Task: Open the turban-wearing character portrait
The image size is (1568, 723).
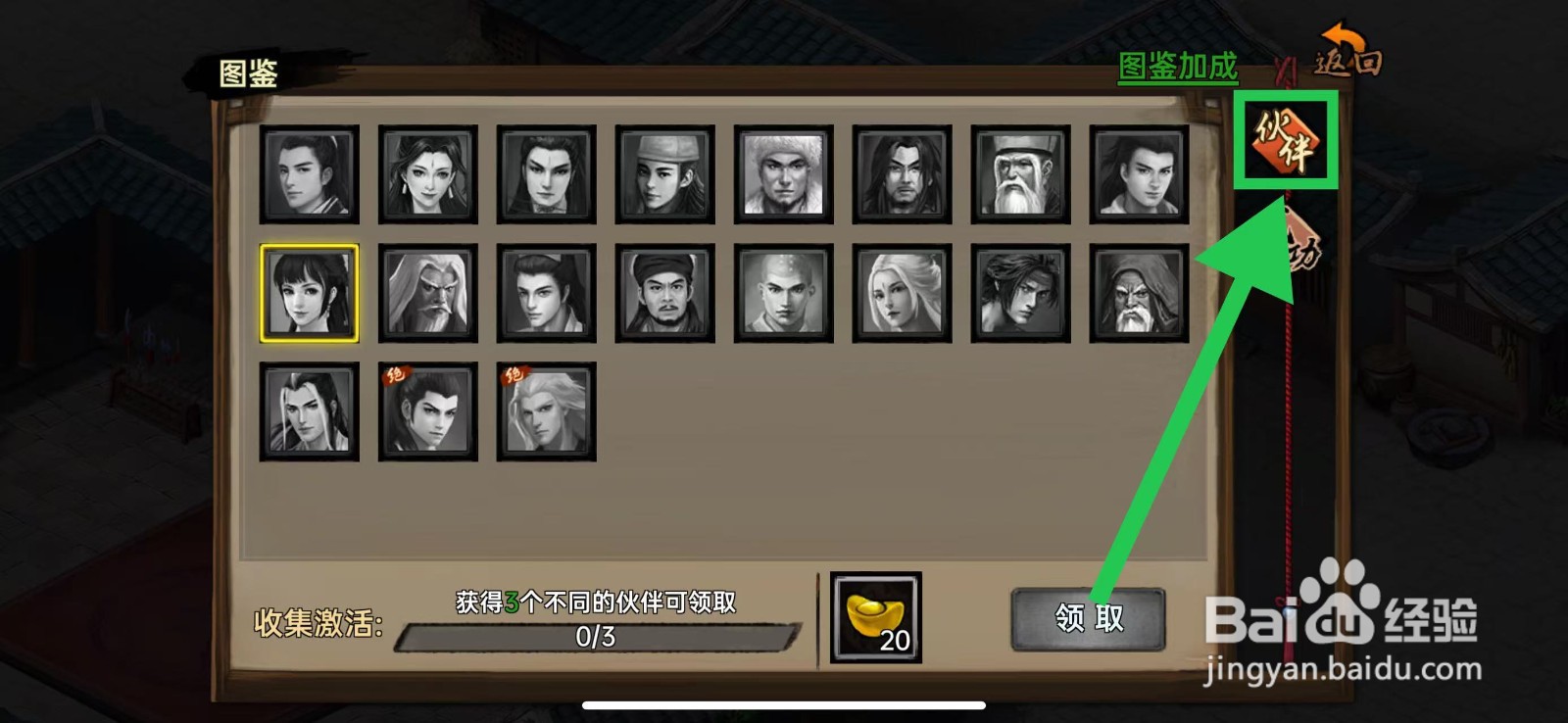Action: [x=664, y=294]
